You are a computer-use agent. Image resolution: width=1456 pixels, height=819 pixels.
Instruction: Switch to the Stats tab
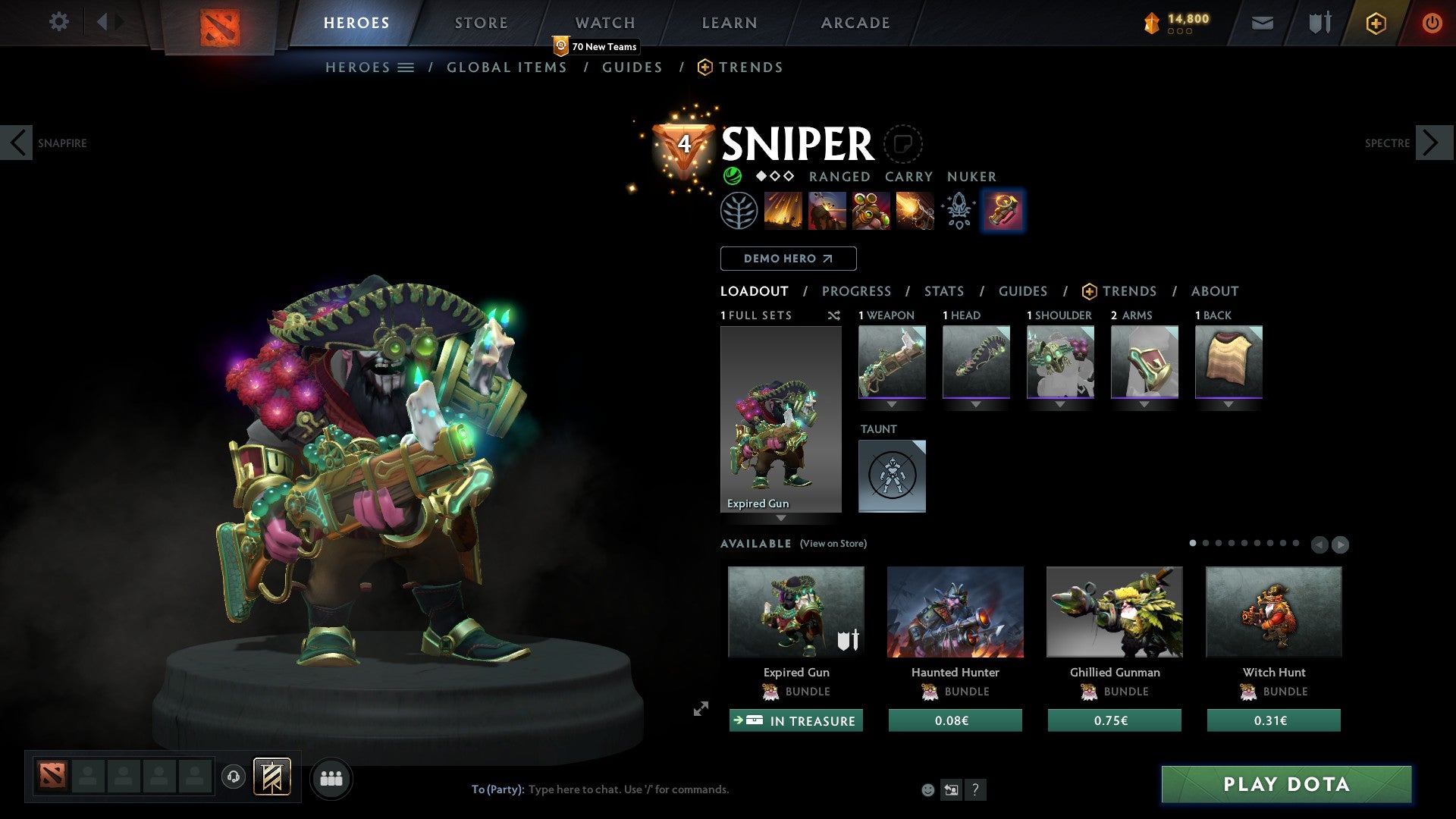[x=943, y=290]
